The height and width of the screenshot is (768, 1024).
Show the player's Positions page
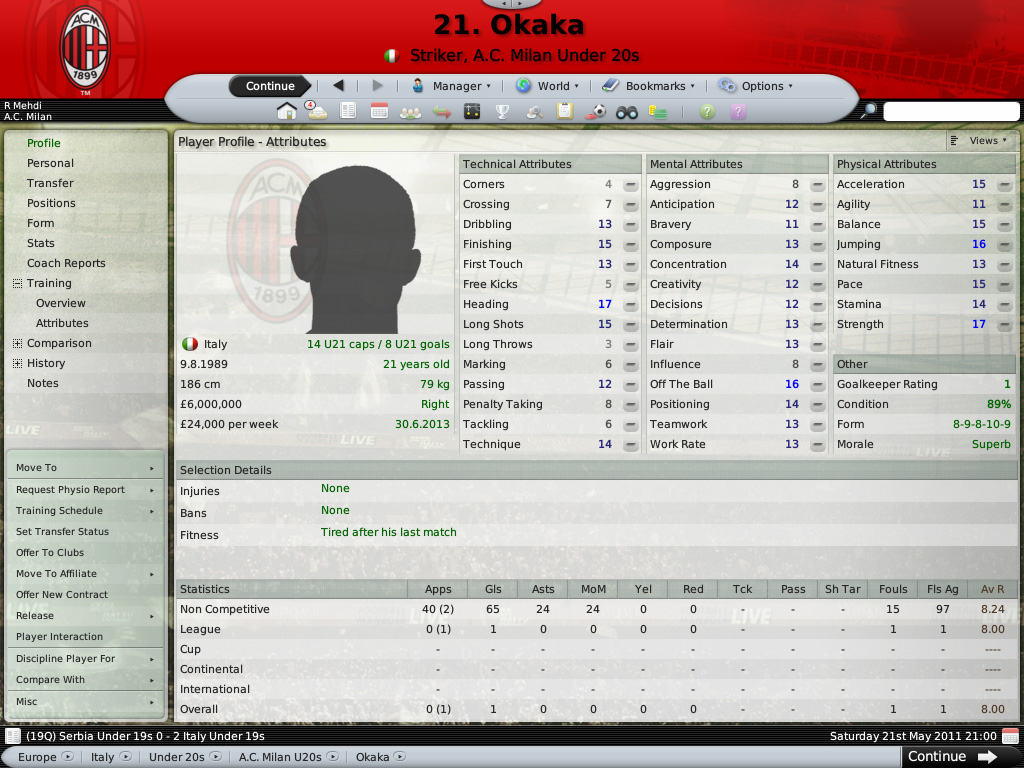pyautogui.click(x=51, y=203)
